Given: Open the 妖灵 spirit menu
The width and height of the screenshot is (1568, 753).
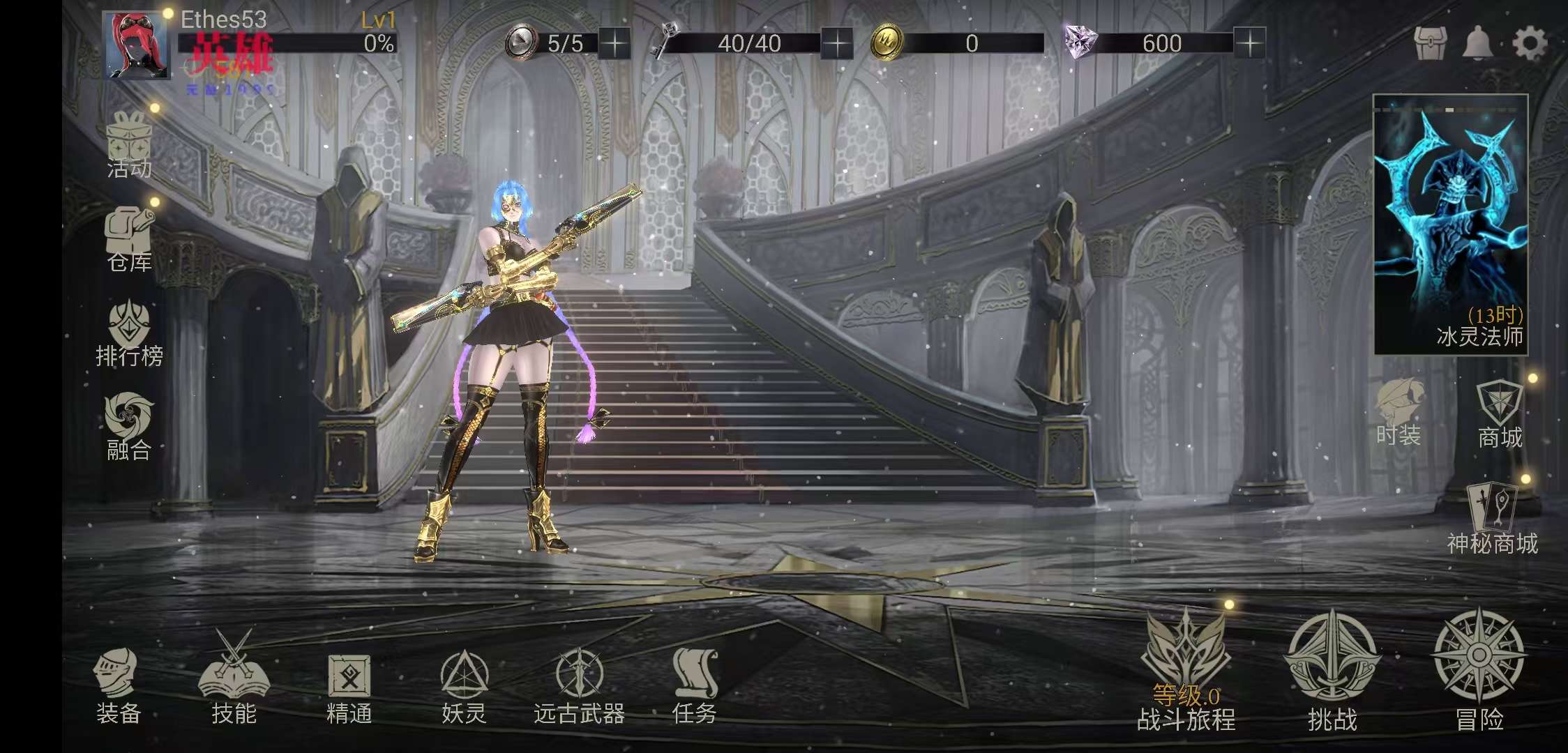Looking at the screenshot, I should pos(464,685).
